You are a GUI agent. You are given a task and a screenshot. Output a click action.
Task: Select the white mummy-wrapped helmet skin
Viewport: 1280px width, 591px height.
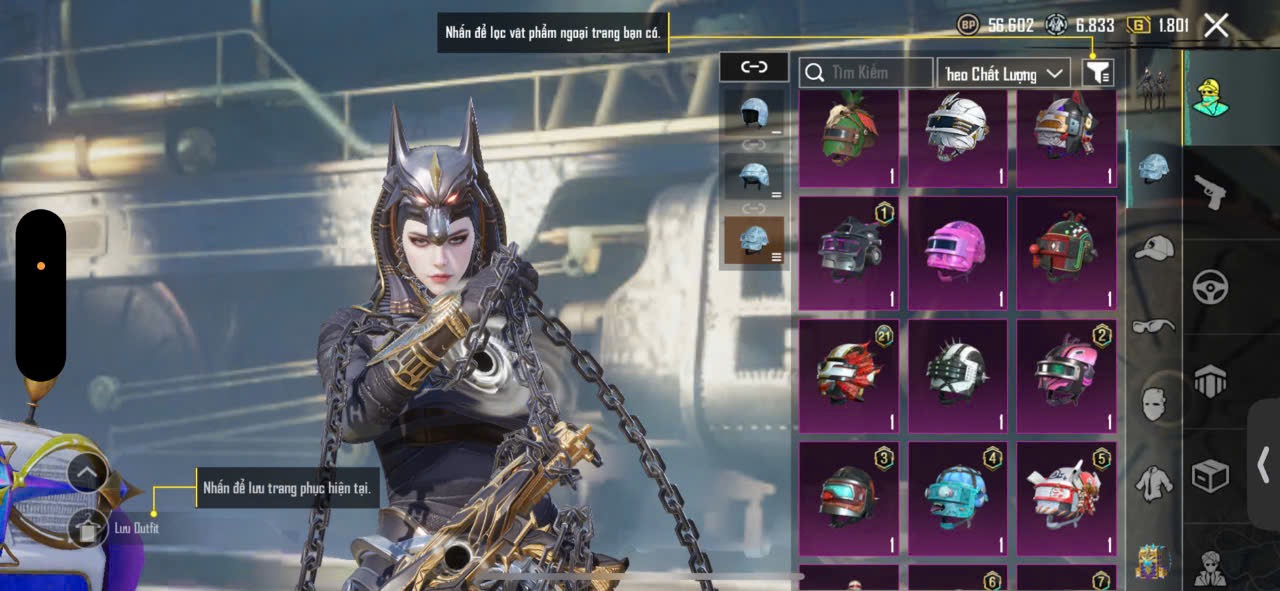click(x=958, y=137)
